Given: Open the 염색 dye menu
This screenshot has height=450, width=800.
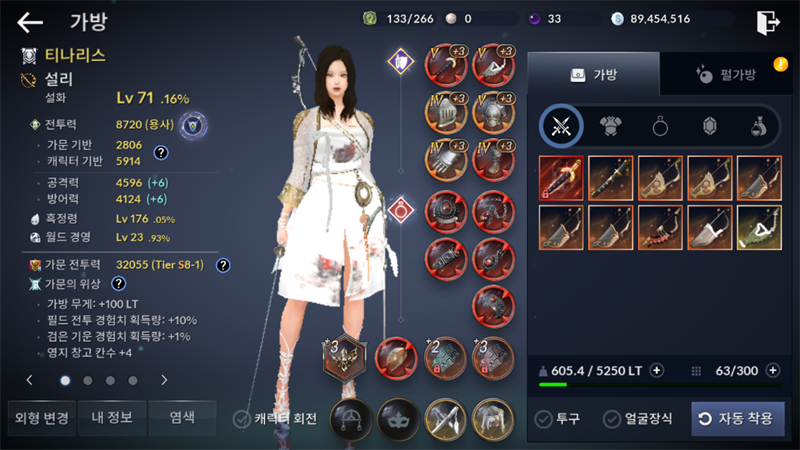Looking at the screenshot, I should click(182, 418).
